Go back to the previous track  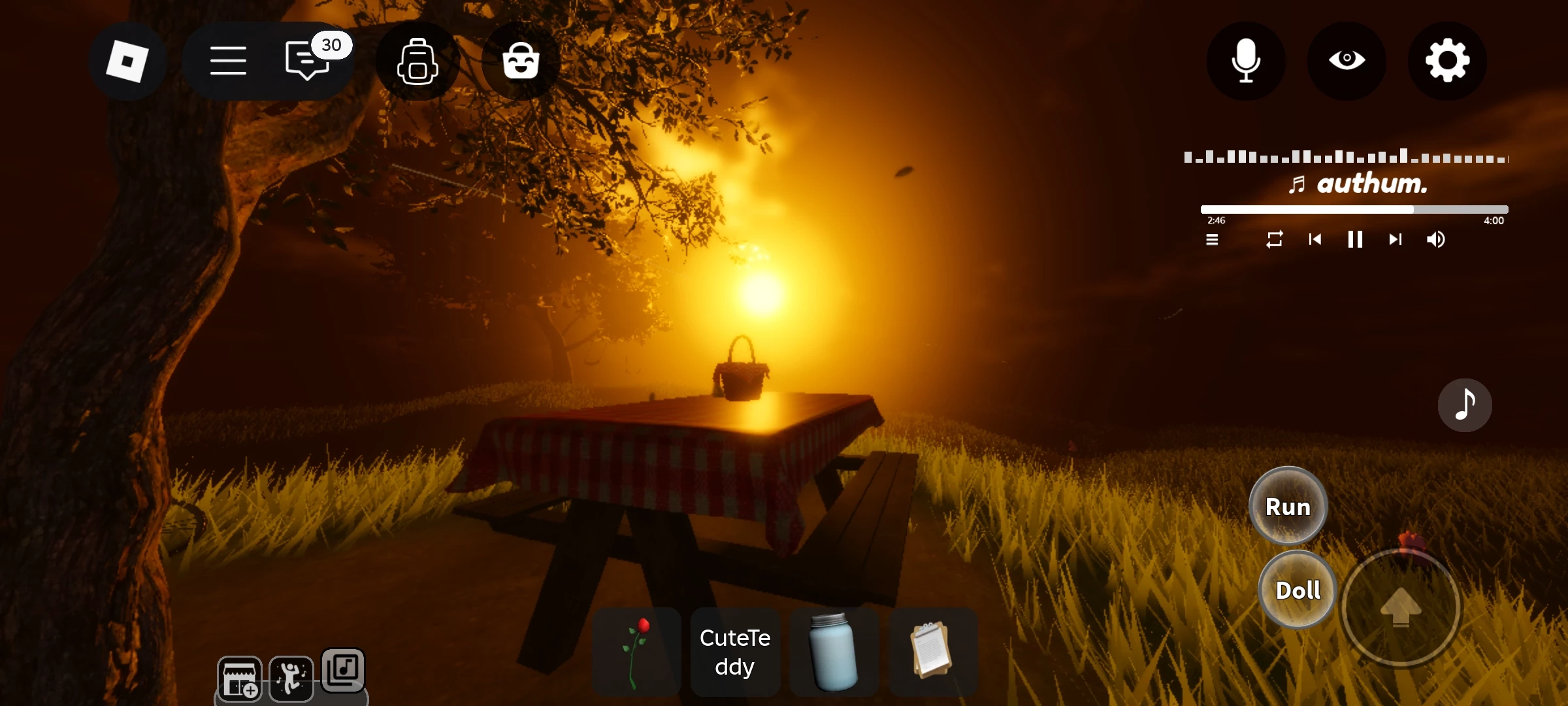tap(1315, 240)
